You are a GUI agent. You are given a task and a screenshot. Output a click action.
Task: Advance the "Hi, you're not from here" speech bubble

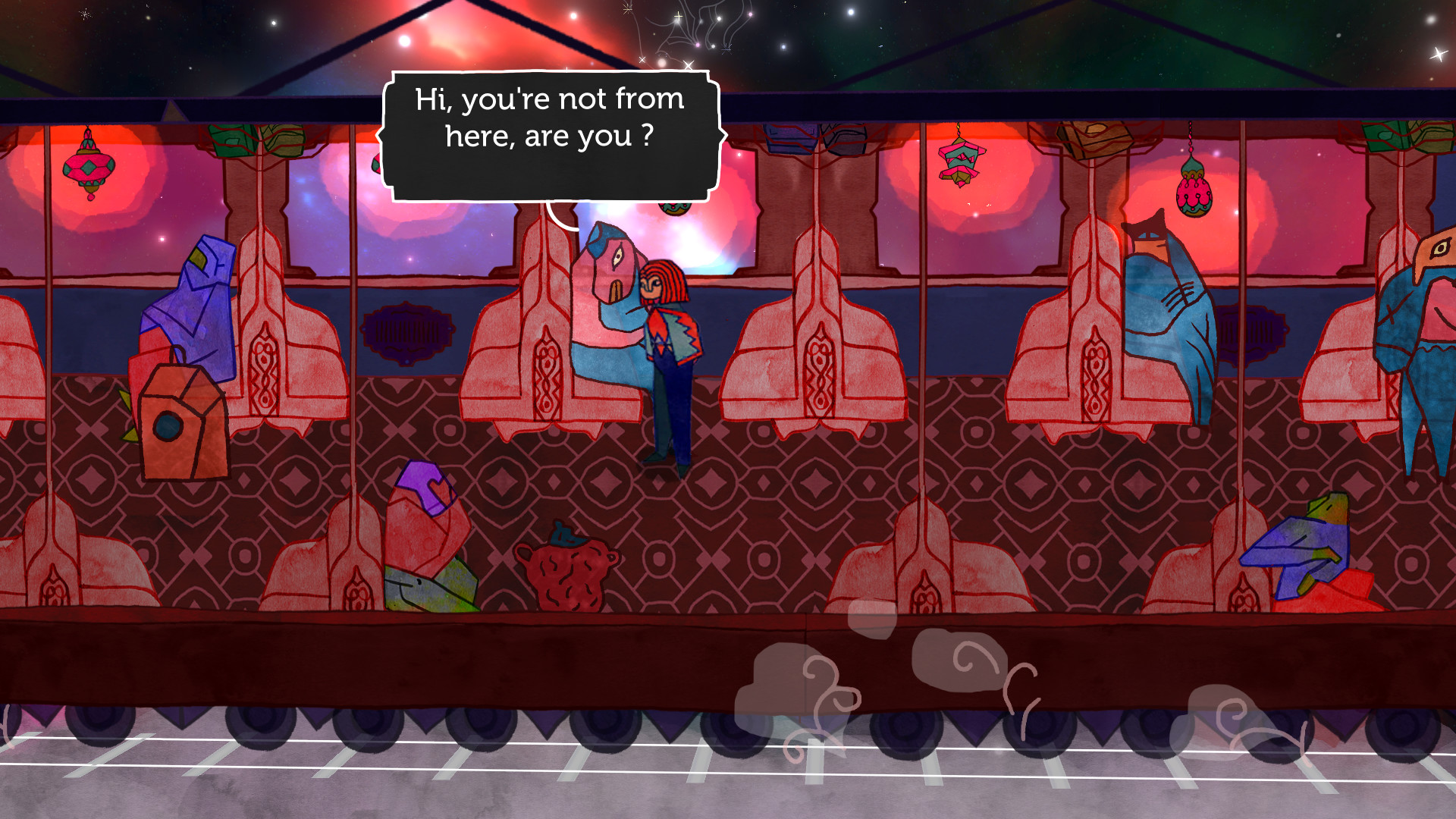550,136
